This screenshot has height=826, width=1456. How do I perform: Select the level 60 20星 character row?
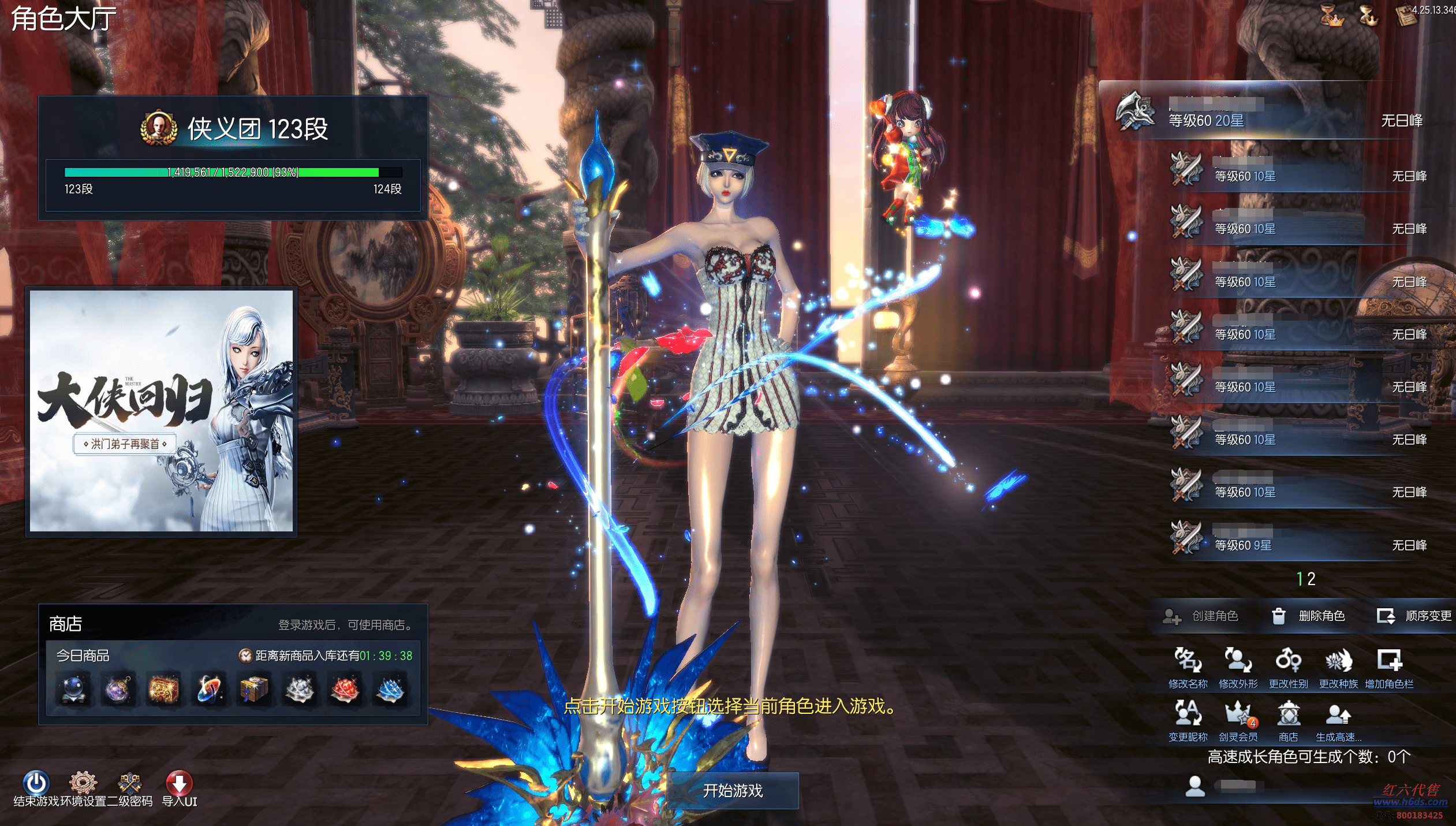1270,113
